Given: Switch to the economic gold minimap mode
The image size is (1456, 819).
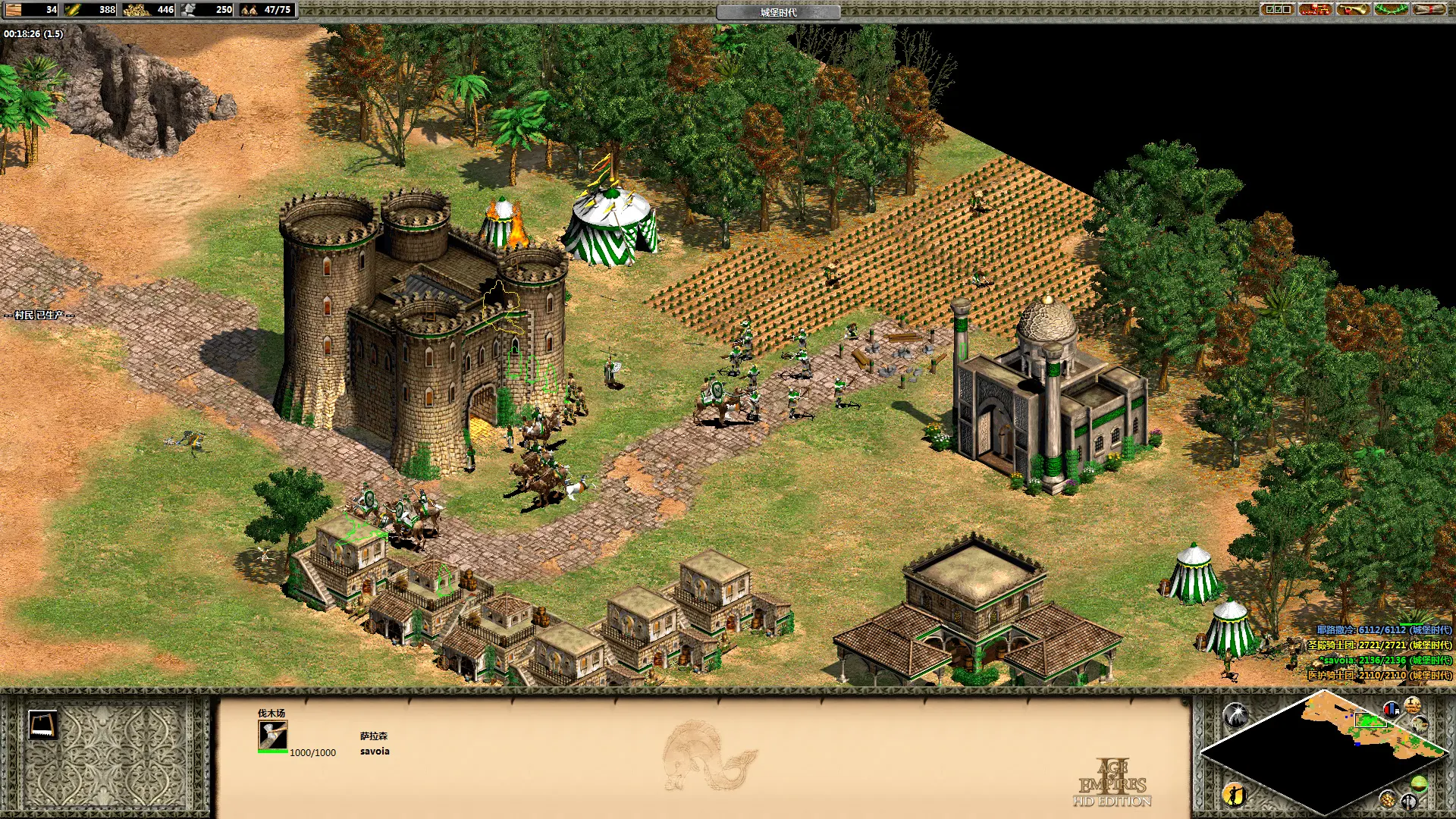Looking at the screenshot, I should pyautogui.click(x=1388, y=799).
